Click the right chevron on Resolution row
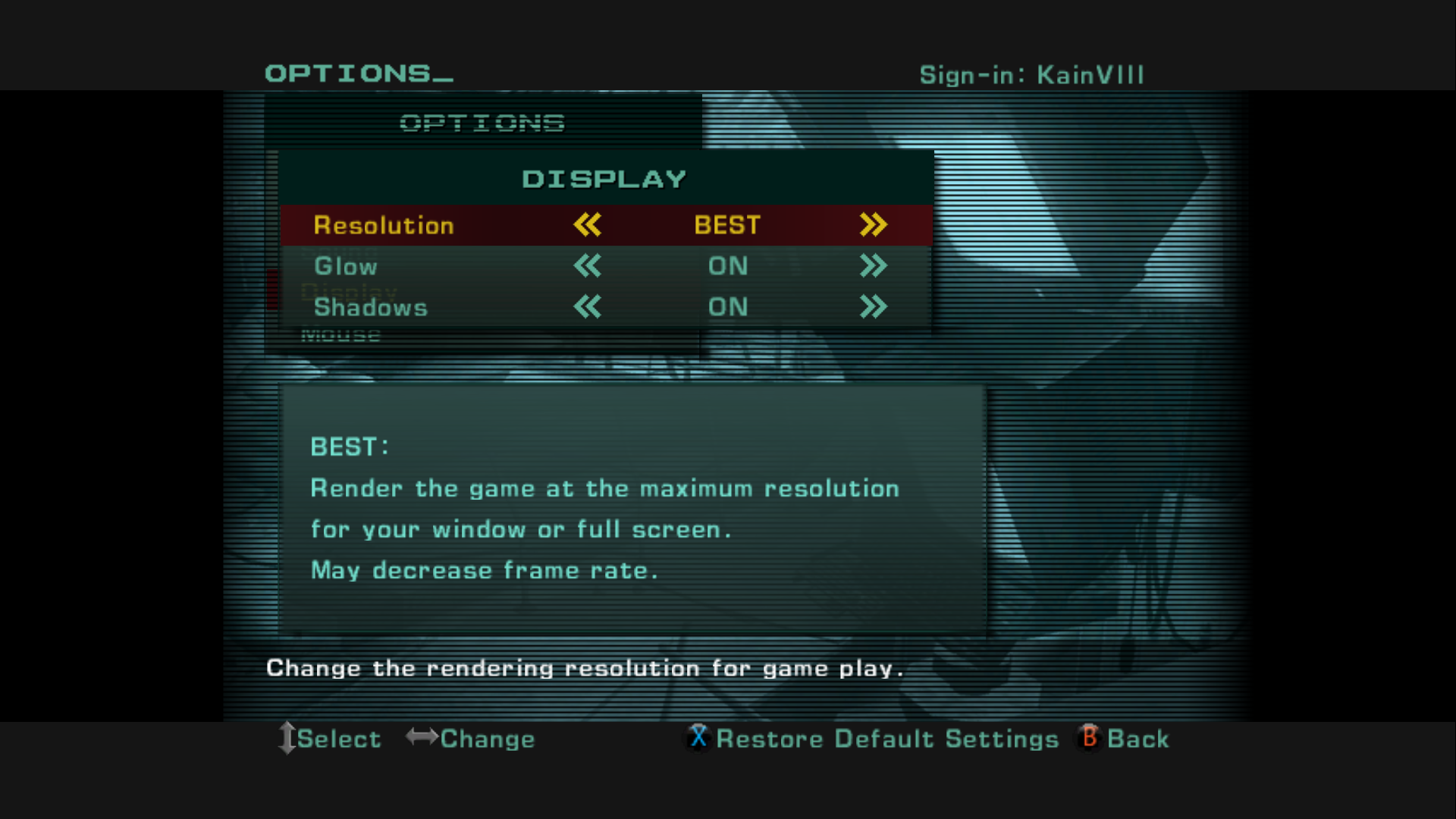This screenshot has height=819, width=1456. [873, 224]
